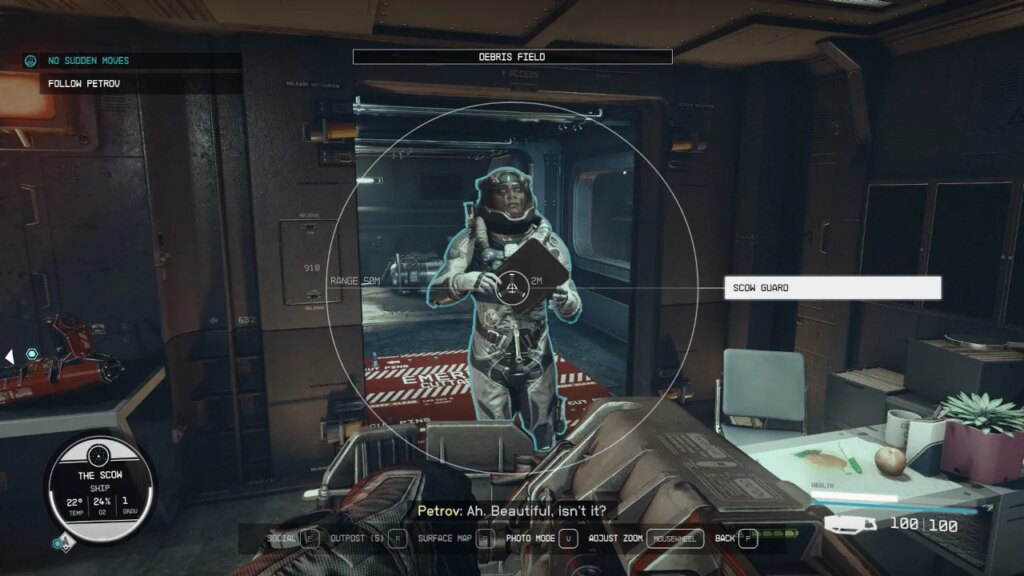Choose the Outpost option
This screenshot has width=1024, height=576.
pos(370,539)
